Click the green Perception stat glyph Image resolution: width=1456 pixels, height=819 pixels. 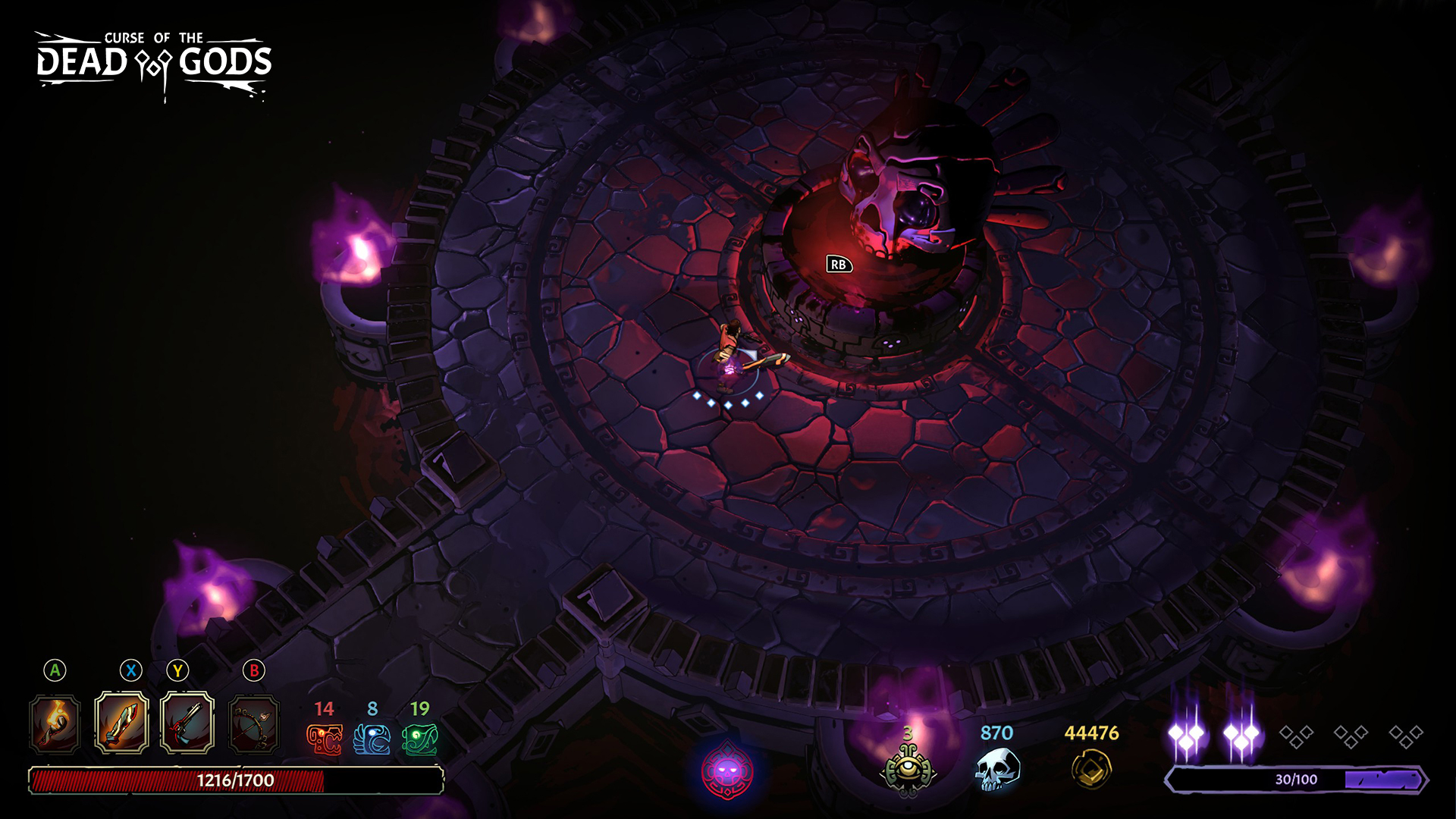[420, 739]
